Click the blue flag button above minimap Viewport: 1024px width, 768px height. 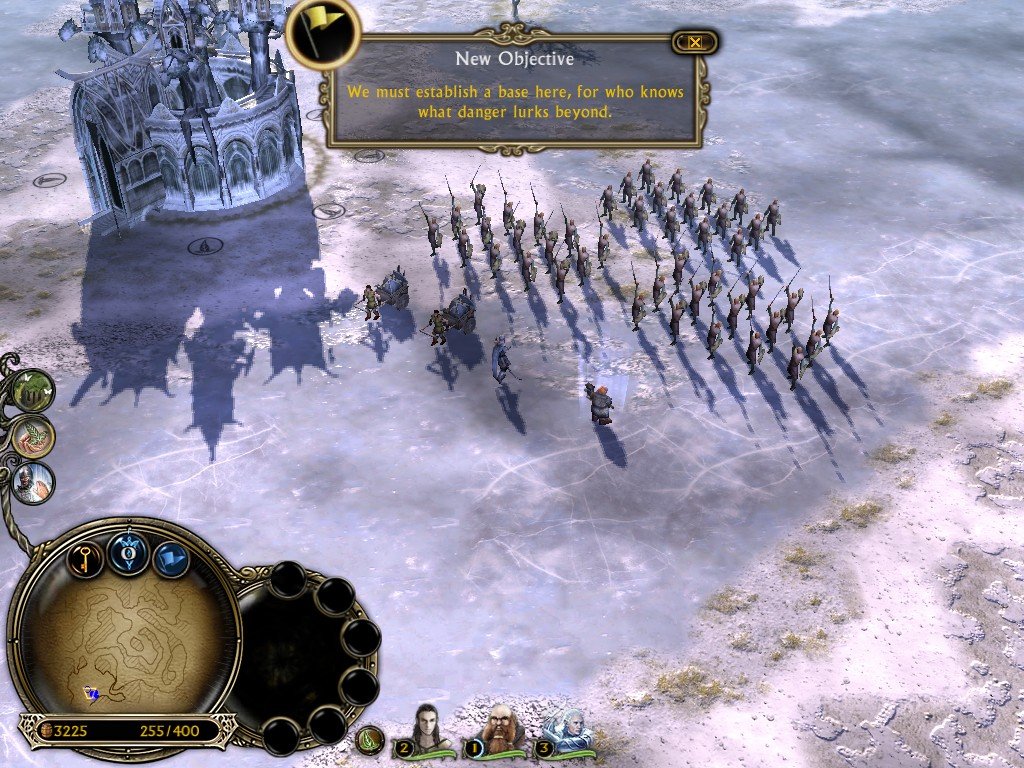pos(171,559)
